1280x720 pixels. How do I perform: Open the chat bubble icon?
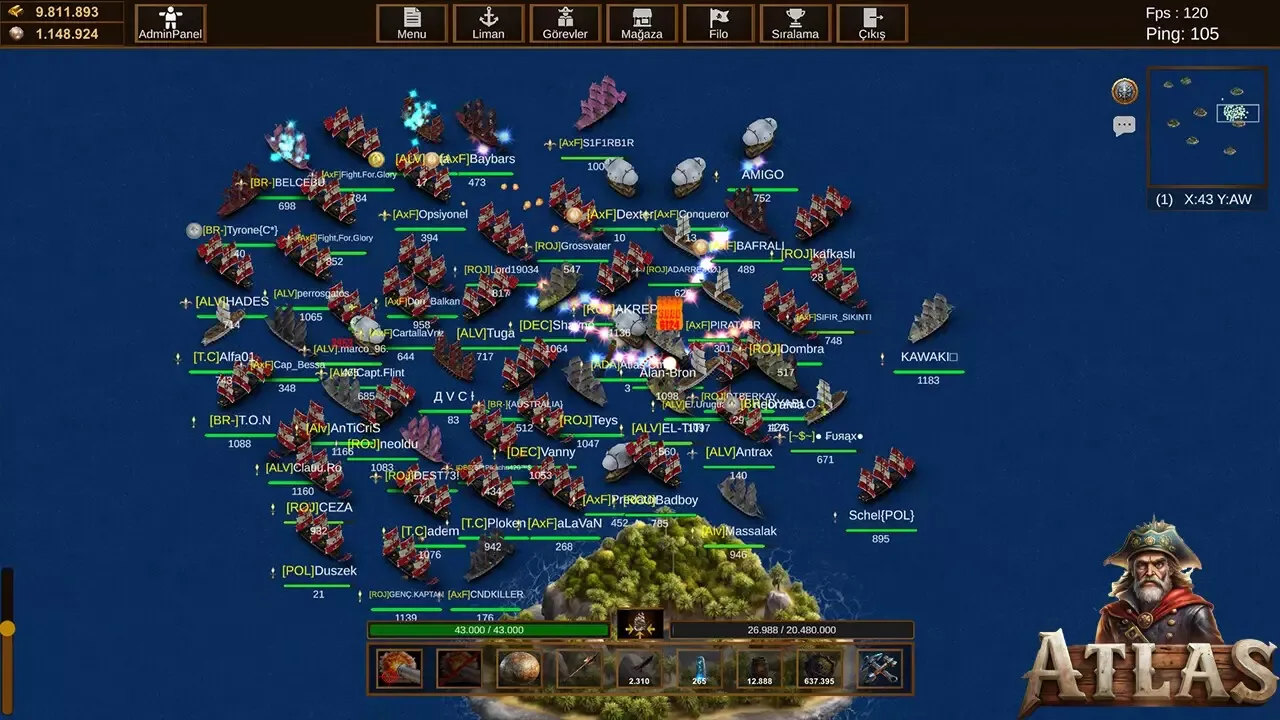[x=1122, y=124]
